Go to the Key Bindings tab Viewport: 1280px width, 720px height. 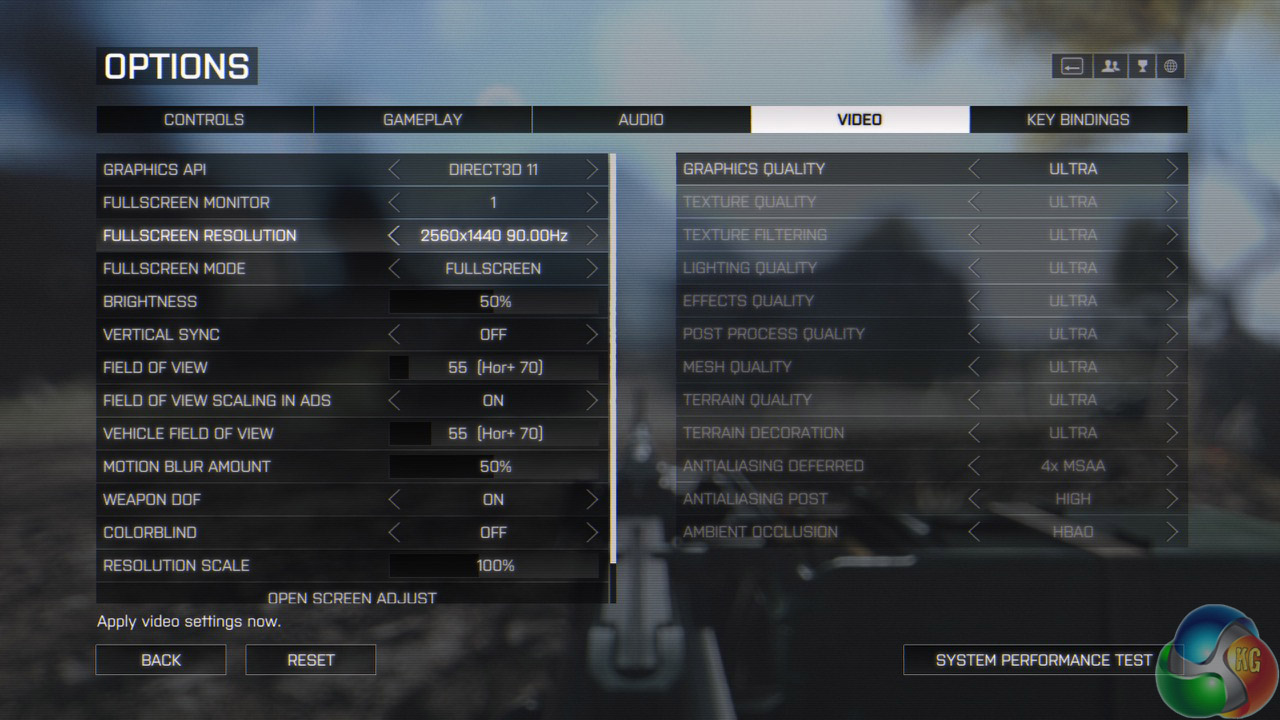point(1078,119)
